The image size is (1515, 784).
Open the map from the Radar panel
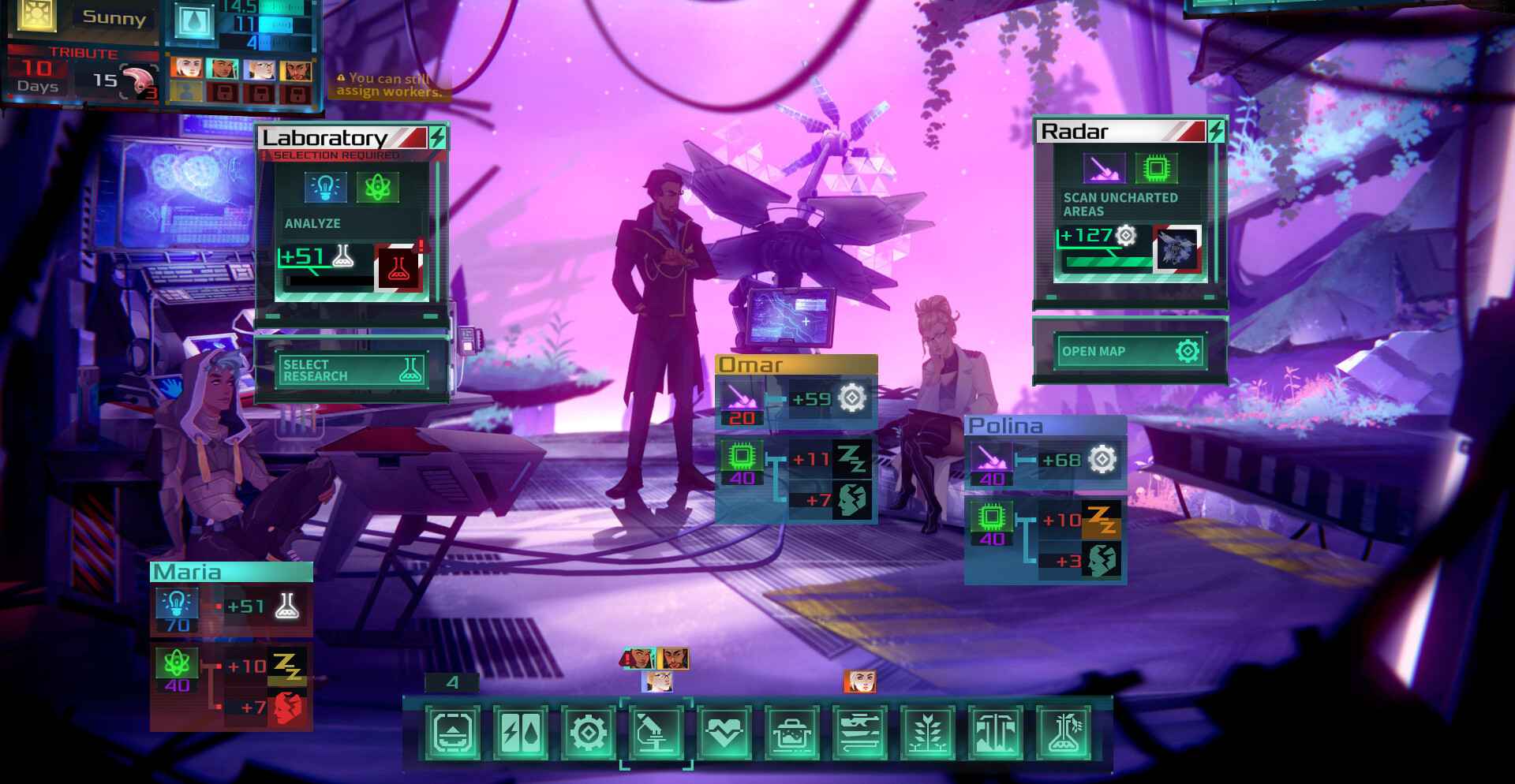coord(1129,351)
